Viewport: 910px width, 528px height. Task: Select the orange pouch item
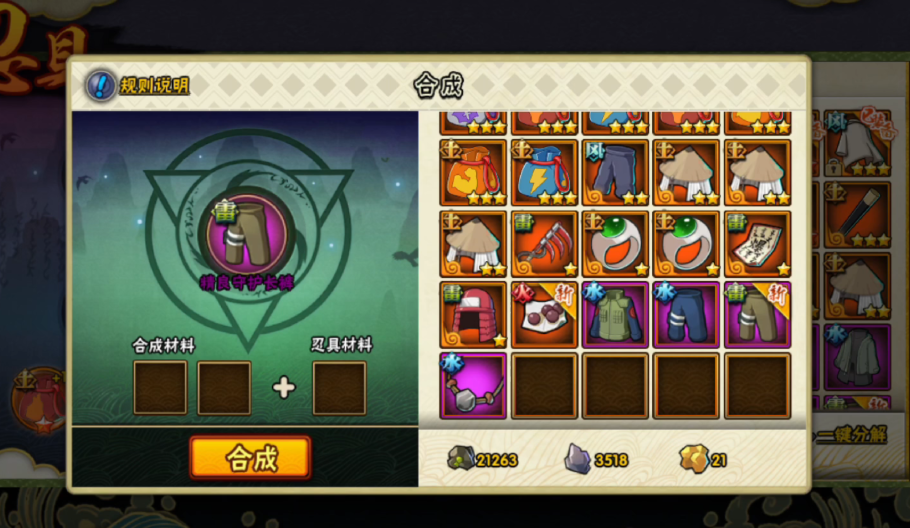(473, 173)
